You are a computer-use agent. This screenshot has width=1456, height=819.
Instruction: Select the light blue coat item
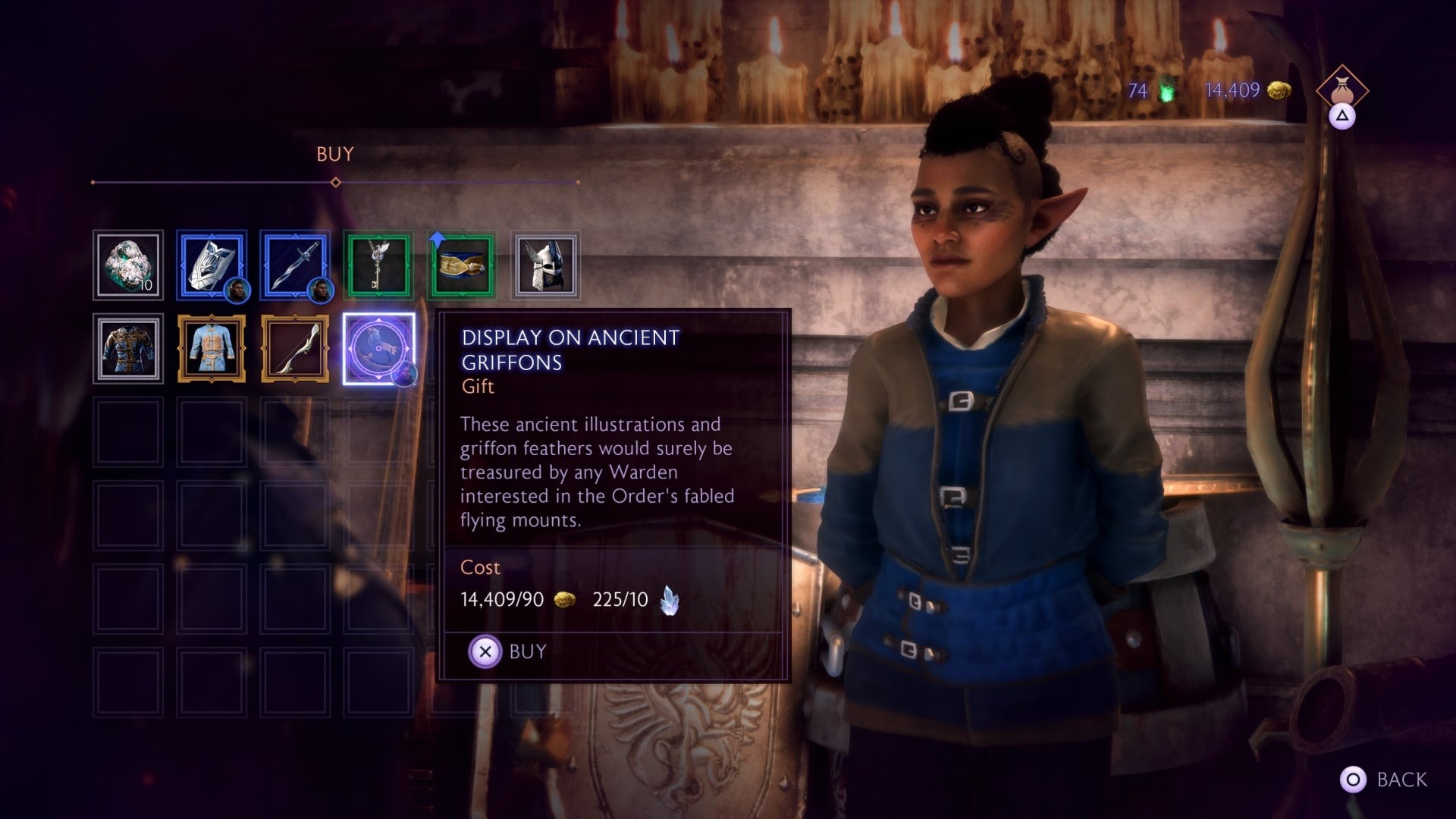[x=212, y=350]
